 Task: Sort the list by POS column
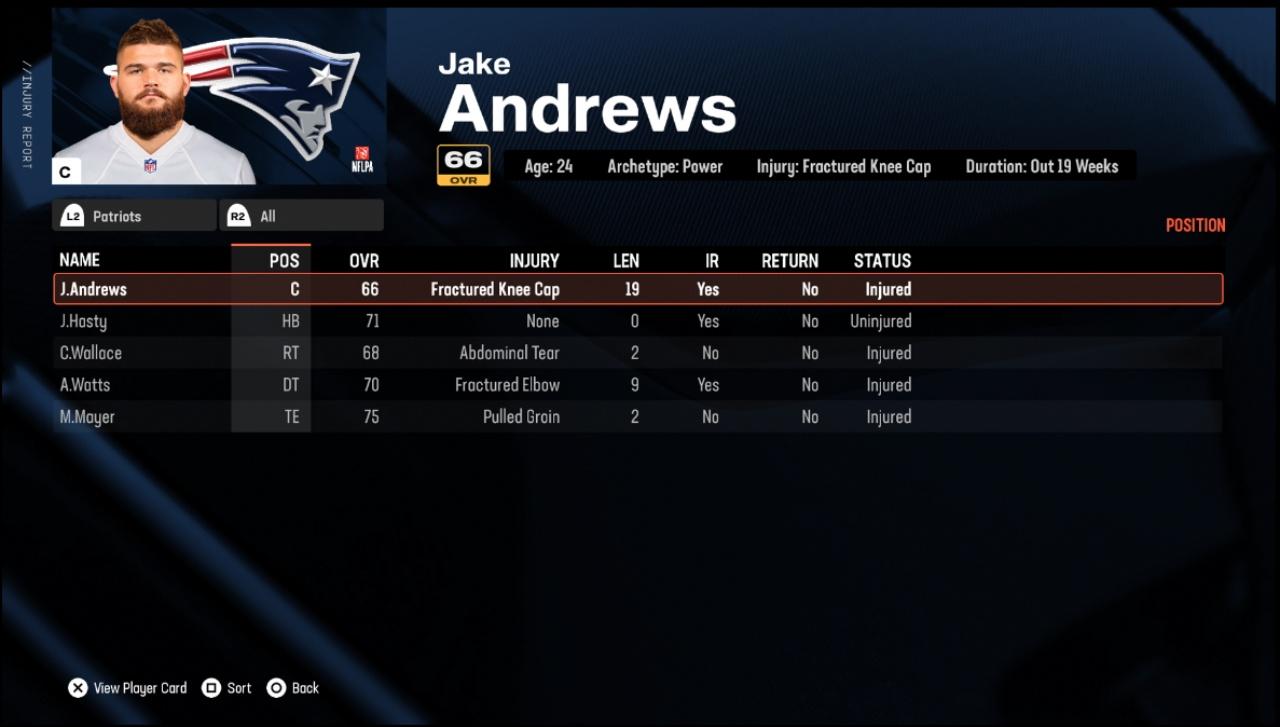click(284, 261)
